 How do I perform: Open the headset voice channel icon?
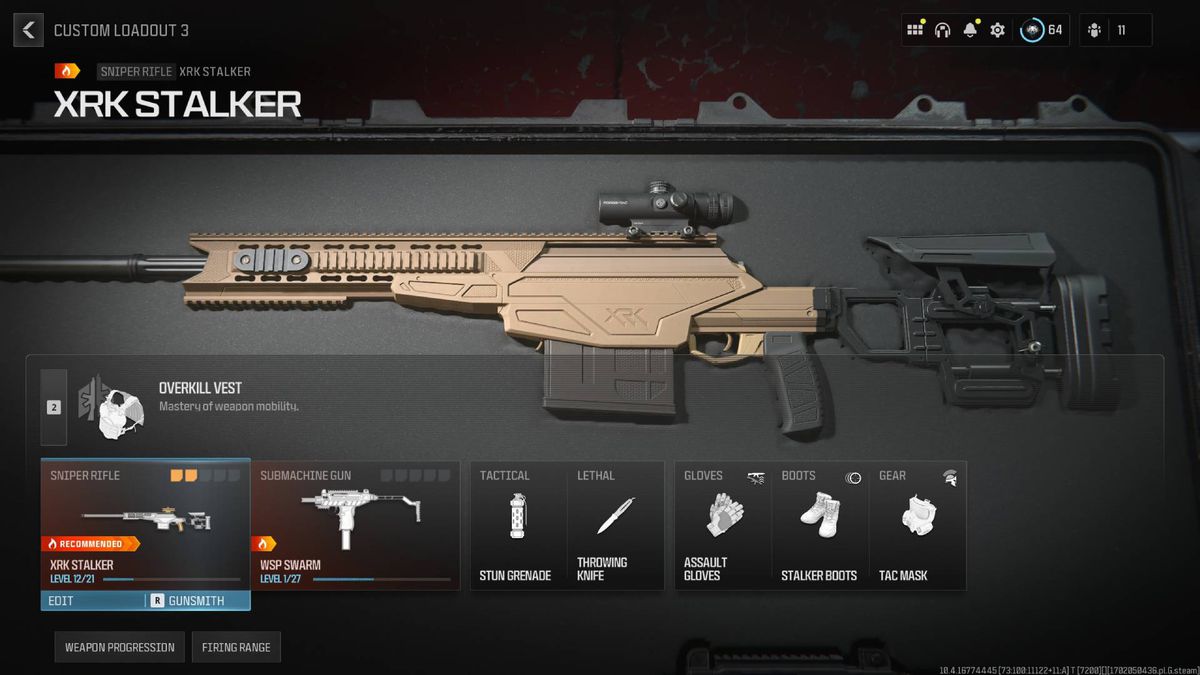(942, 30)
